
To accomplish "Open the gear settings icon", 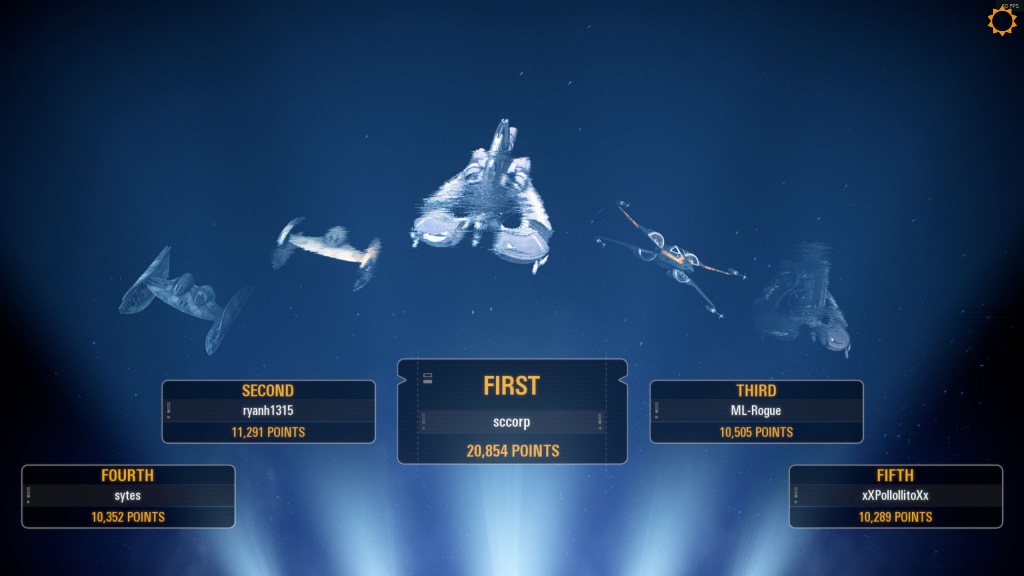I will [x=1001, y=21].
